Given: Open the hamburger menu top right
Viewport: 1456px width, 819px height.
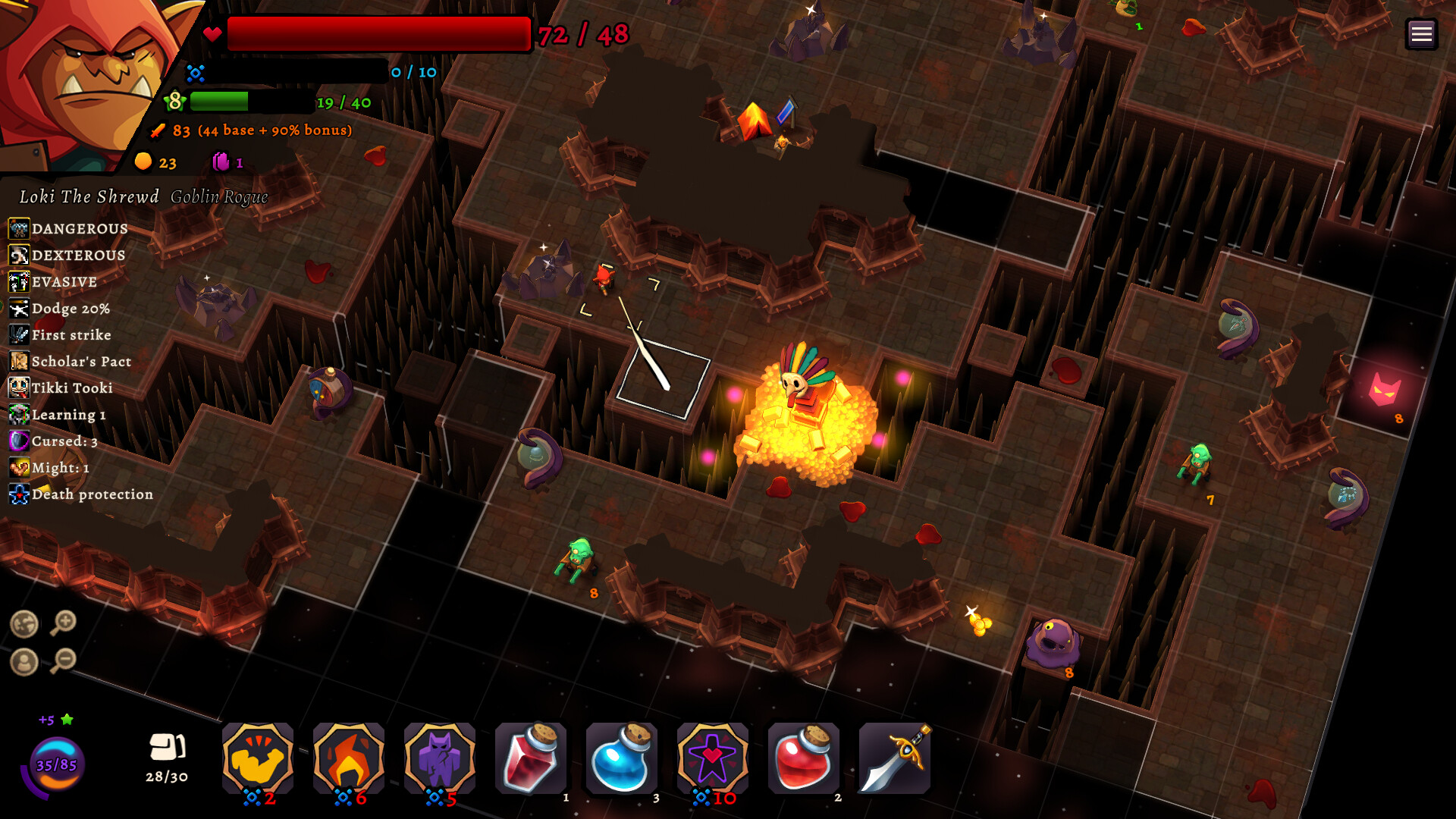Looking at the screenshot, I should [1423, 33].
